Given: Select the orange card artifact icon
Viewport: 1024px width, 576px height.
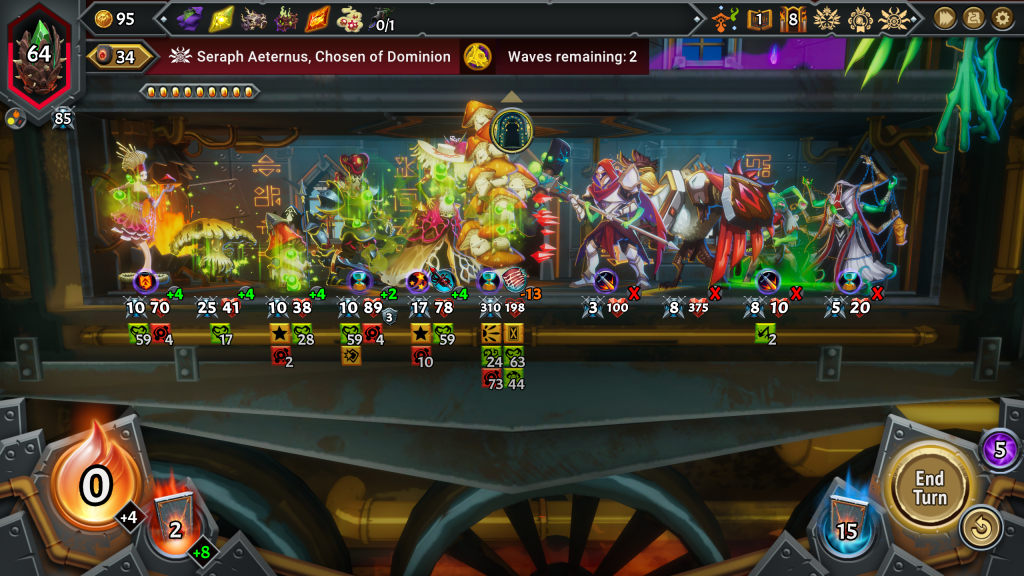Looking at the screenshot, I should [317, 18].
